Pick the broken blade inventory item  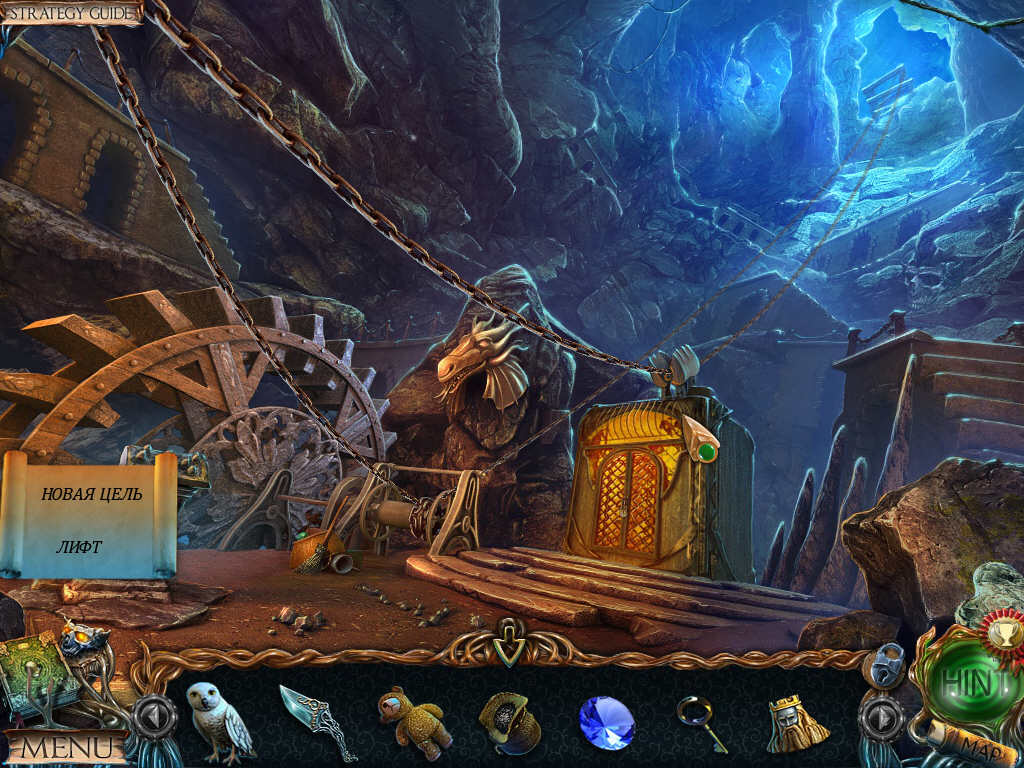click(x=316, y=719)
